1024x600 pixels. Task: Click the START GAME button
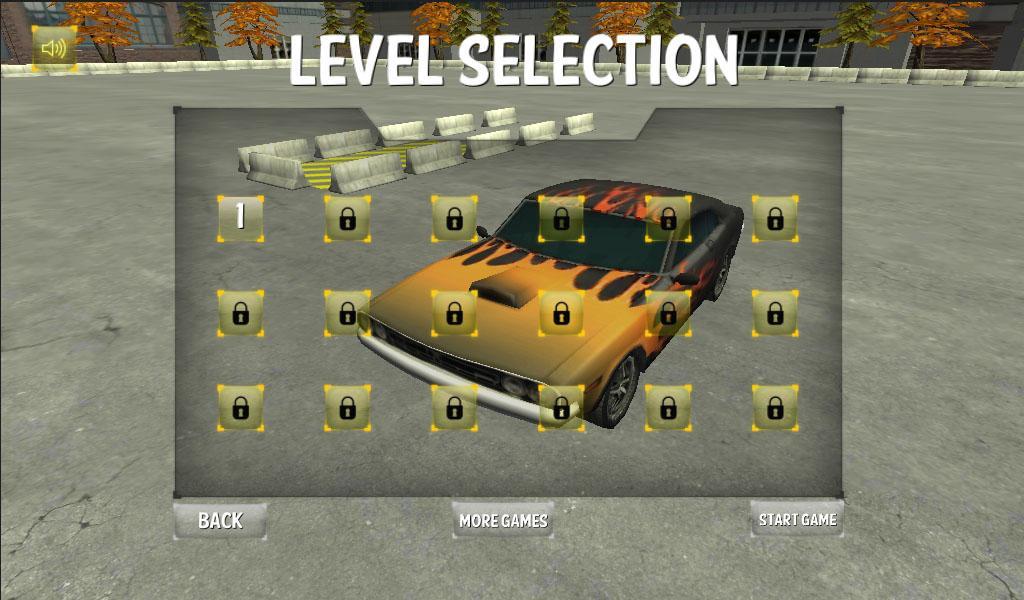click(x=797, y=519)
